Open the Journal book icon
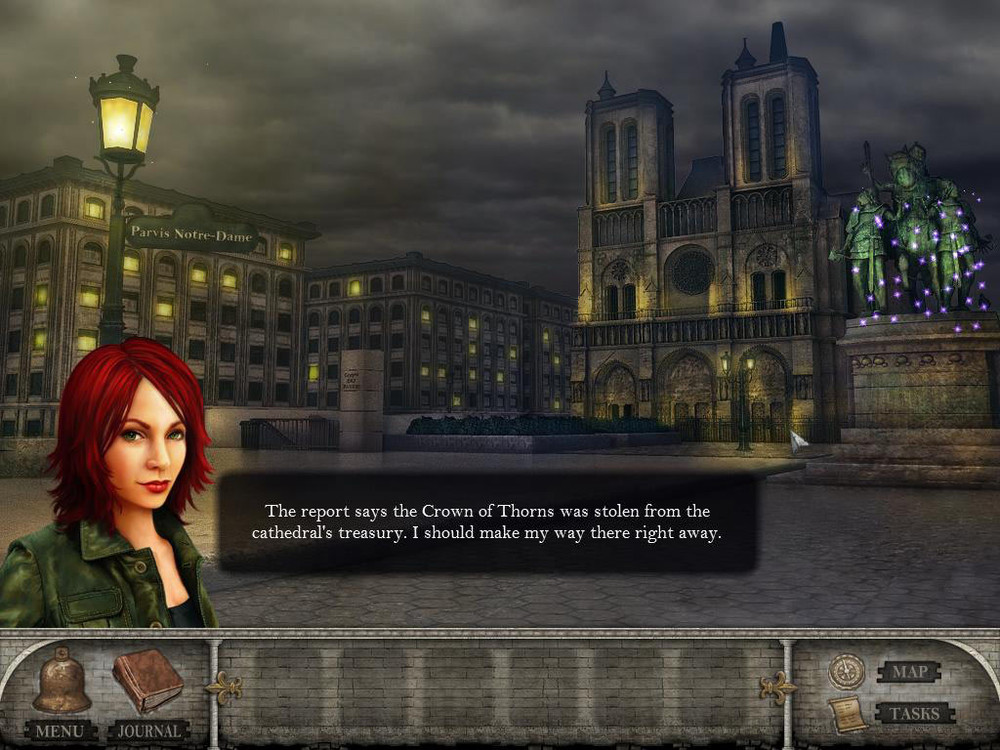The height and width of the screenshot is (750, 1000). tap(147, 680)
